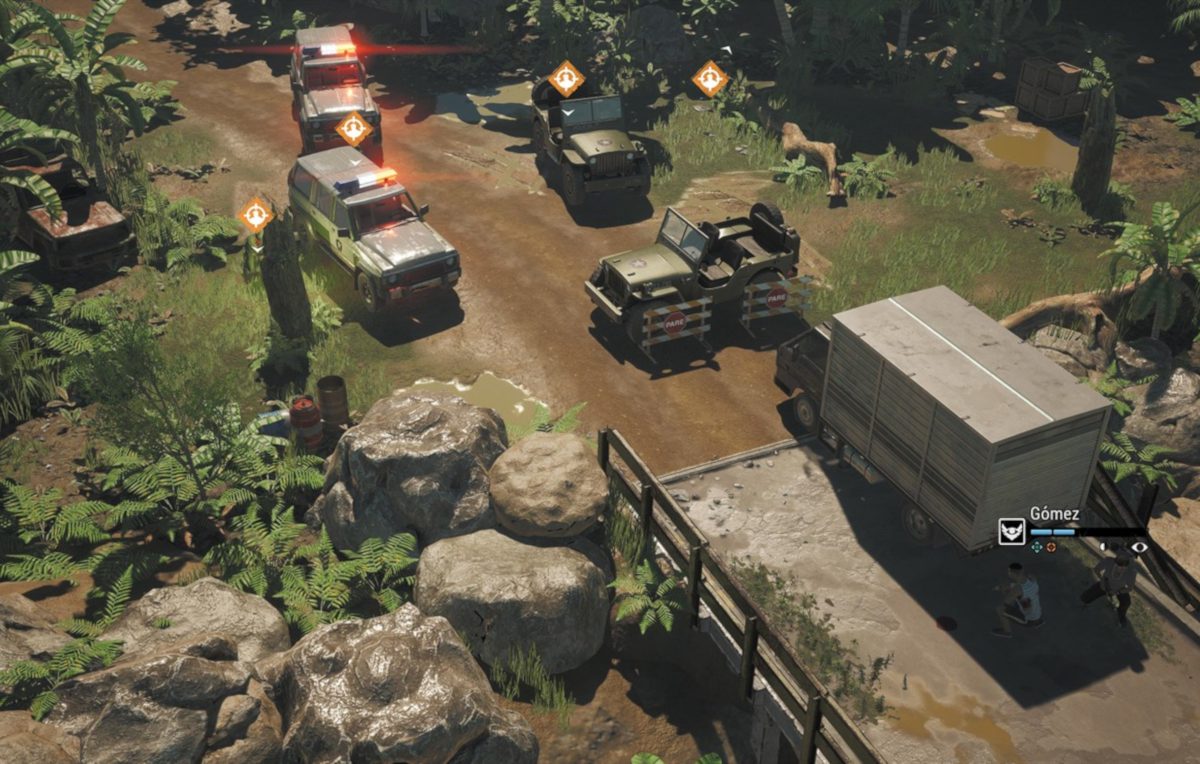Select the enemy target marker above the rear jeep

[566, 77]
